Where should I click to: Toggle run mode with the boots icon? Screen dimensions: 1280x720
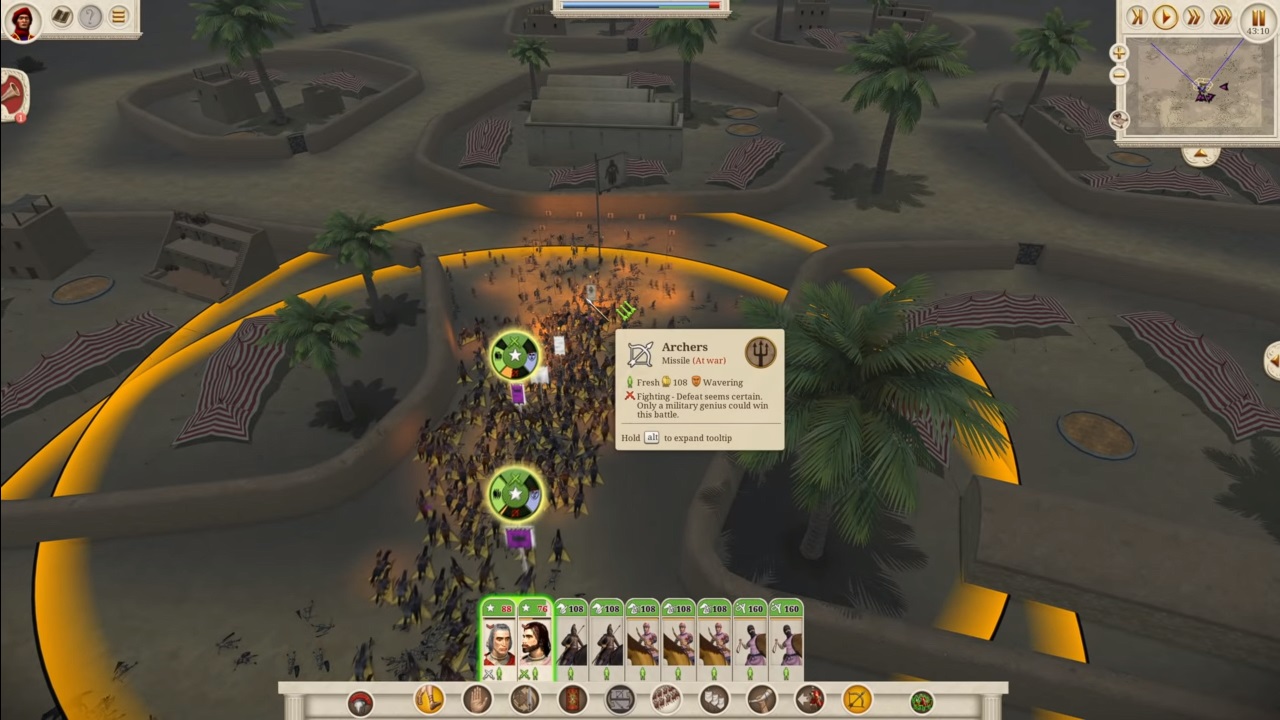(x=427, y=700)
